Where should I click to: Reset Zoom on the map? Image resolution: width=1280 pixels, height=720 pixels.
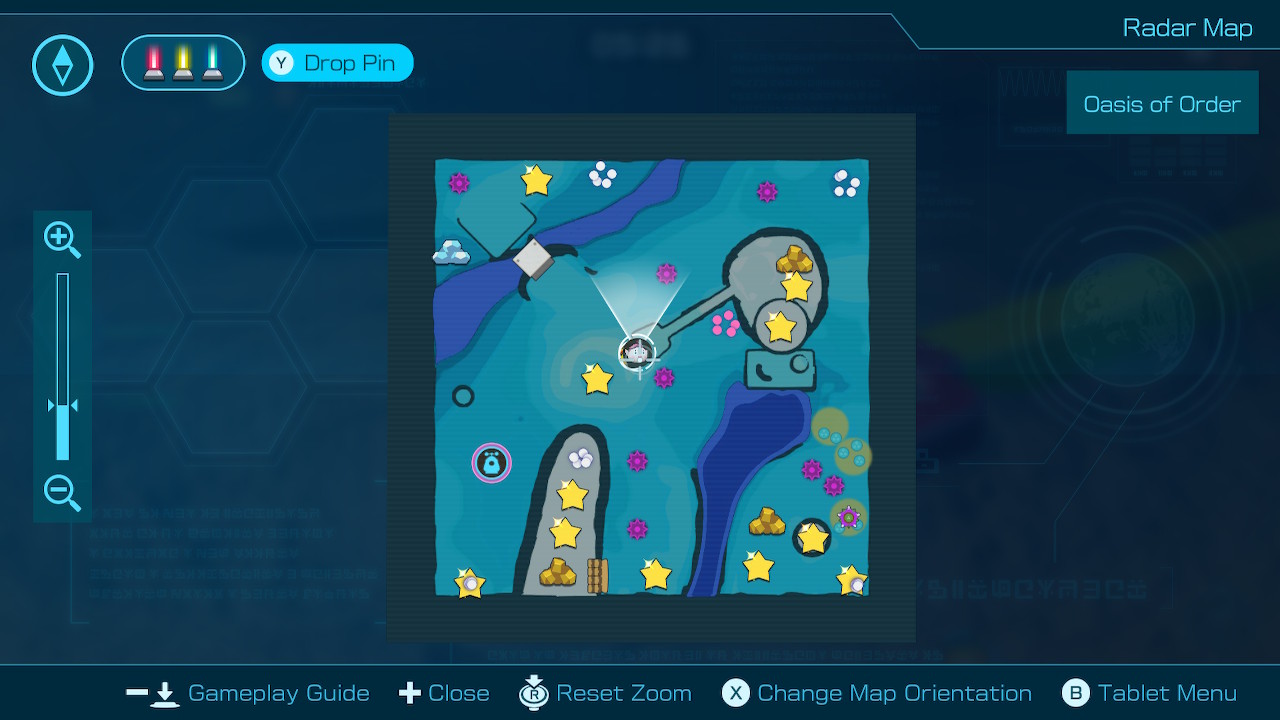[x=606, y=693]
